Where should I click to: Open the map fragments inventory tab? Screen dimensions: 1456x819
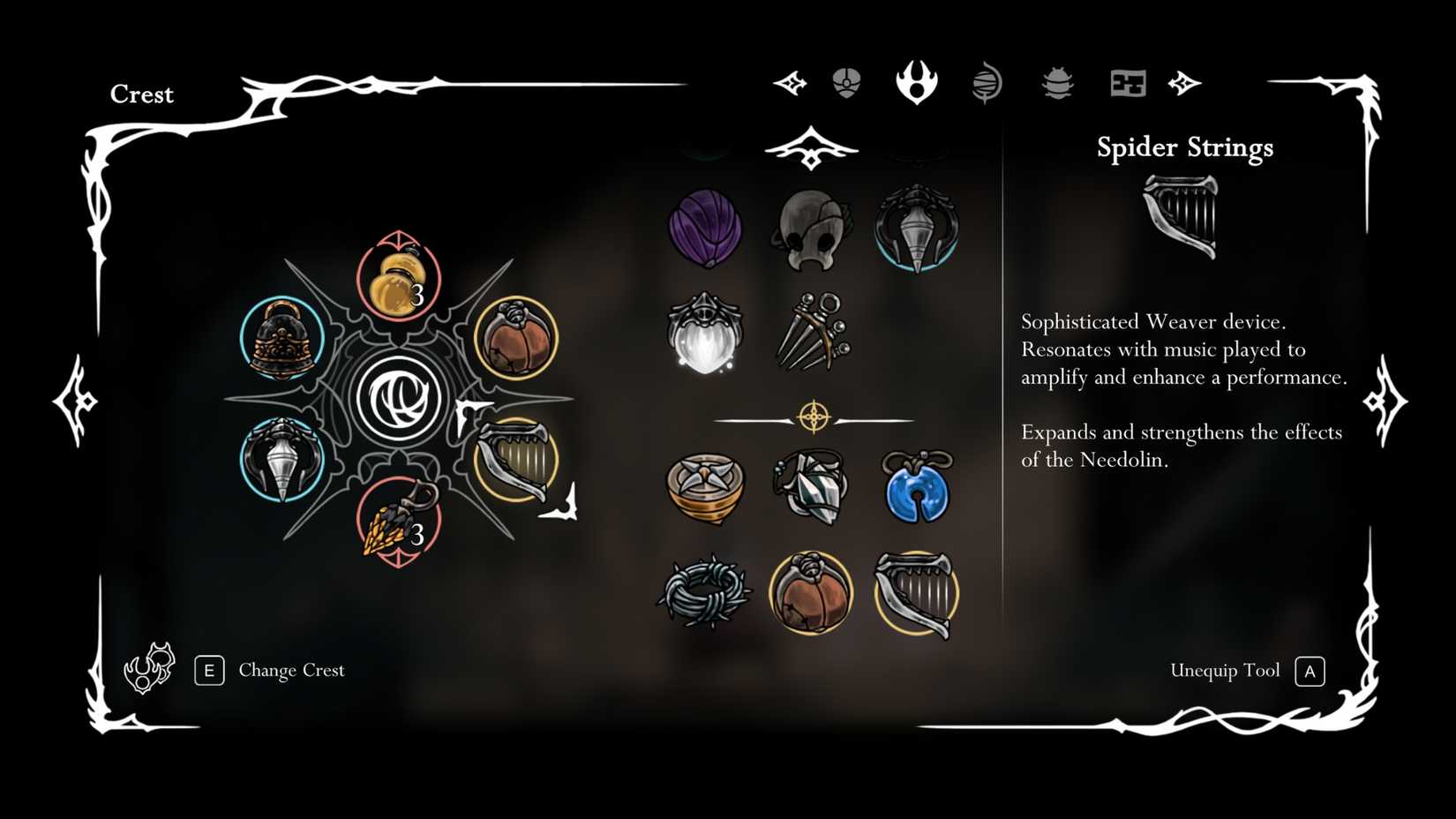pyautogui.click(x=1128, y=84)
